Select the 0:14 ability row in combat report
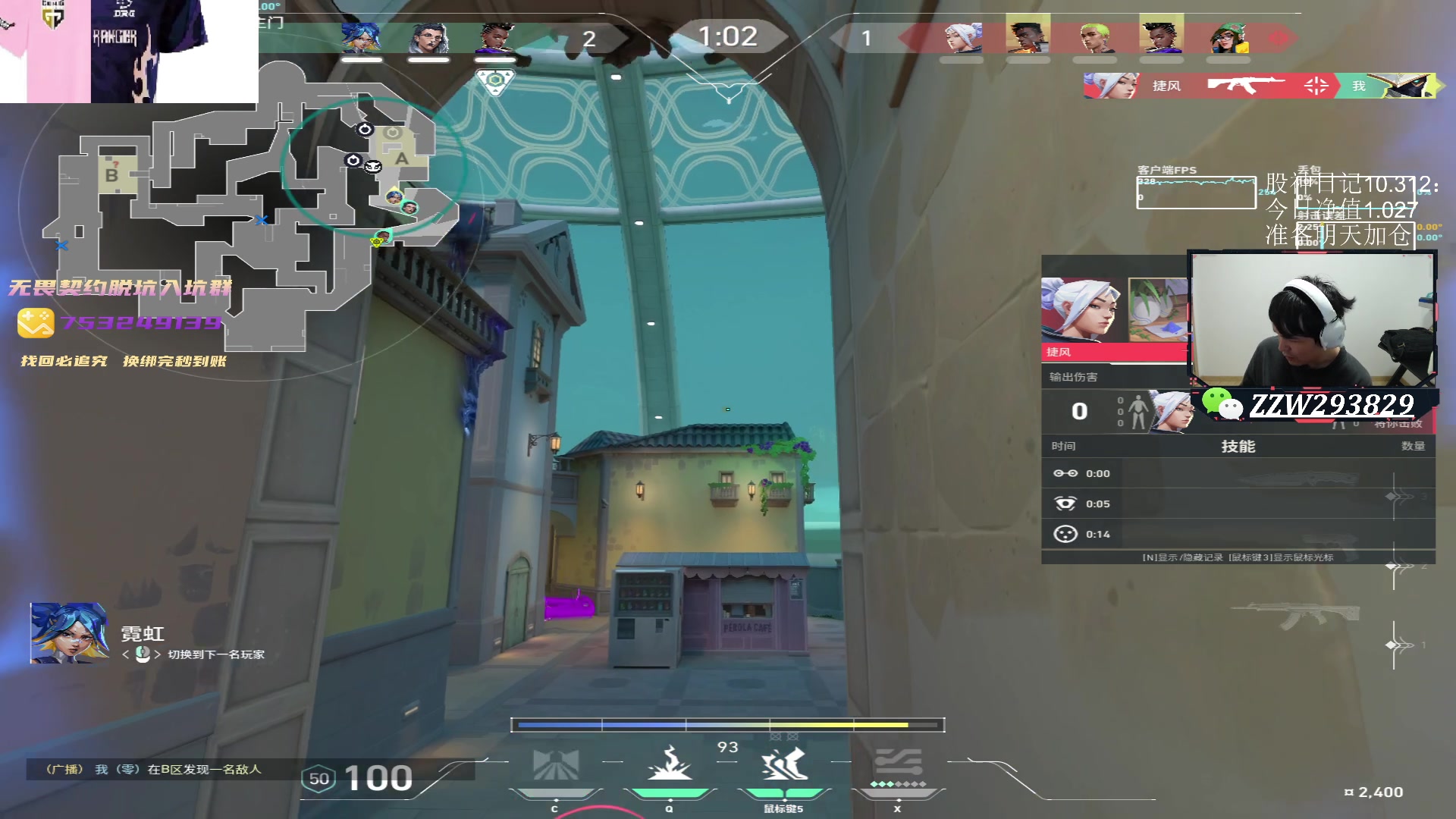 [x=1238, y=534]
